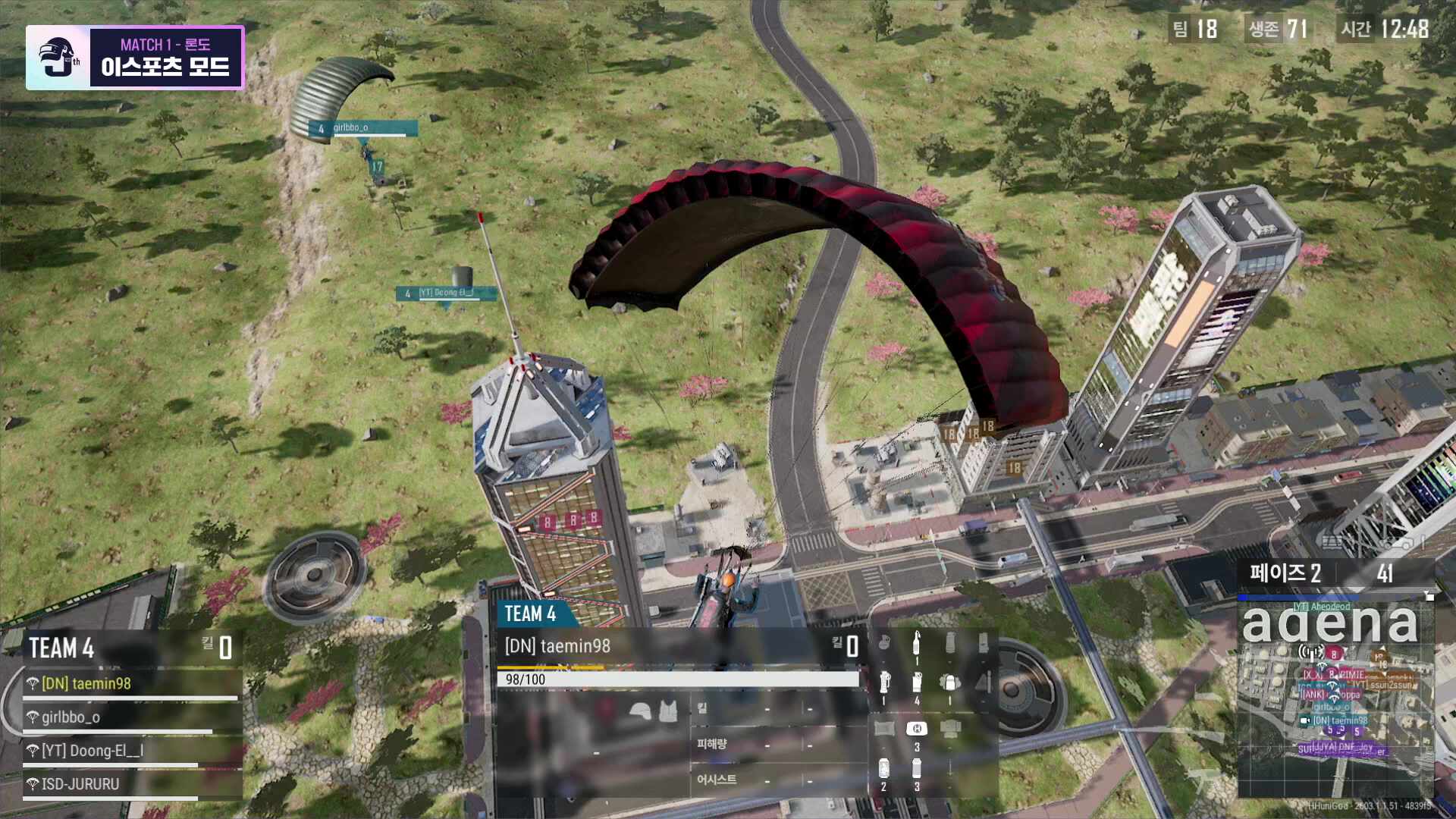Click the smoke grenade icon showing count 4
1456x819 pixels.
[918, 682]
